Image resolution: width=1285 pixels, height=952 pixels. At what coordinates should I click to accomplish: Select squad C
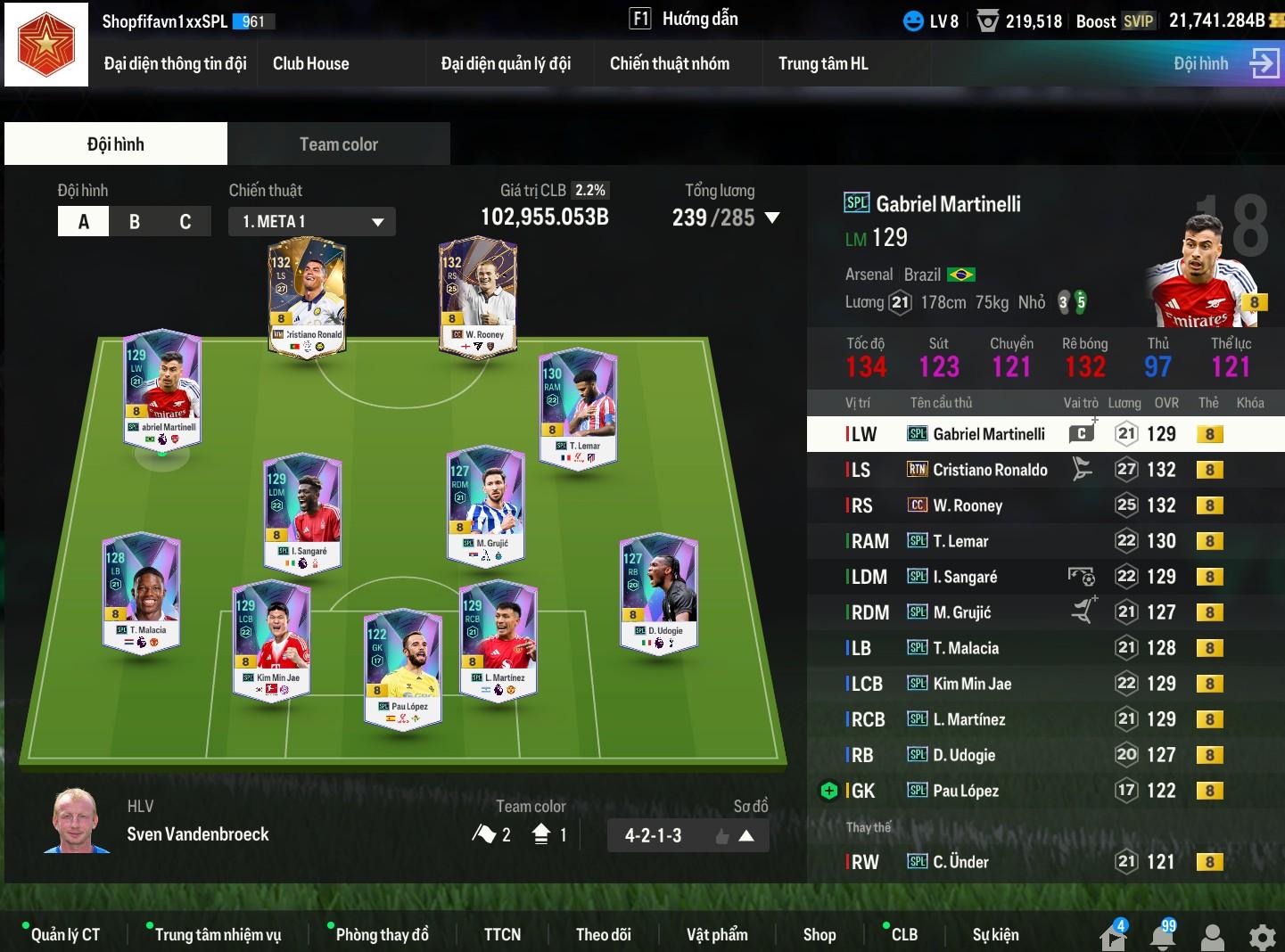pyautogui.click(x=185, y=221)
